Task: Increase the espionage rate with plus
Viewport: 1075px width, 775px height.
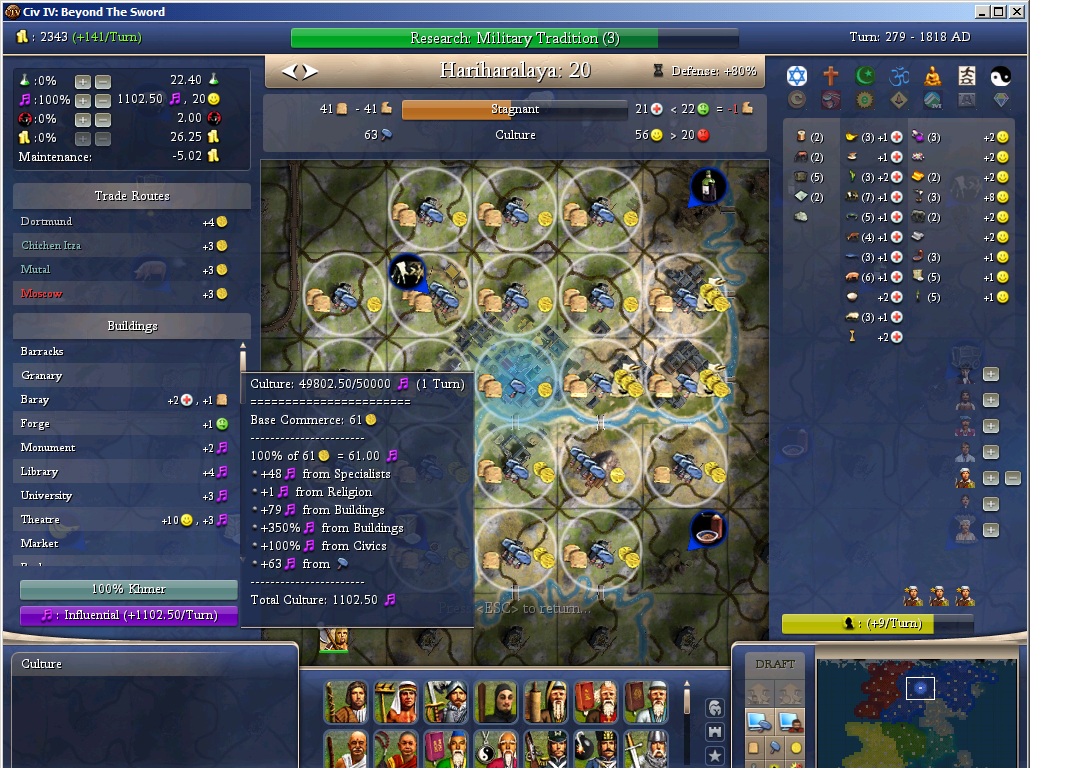Action: point(83,119)
